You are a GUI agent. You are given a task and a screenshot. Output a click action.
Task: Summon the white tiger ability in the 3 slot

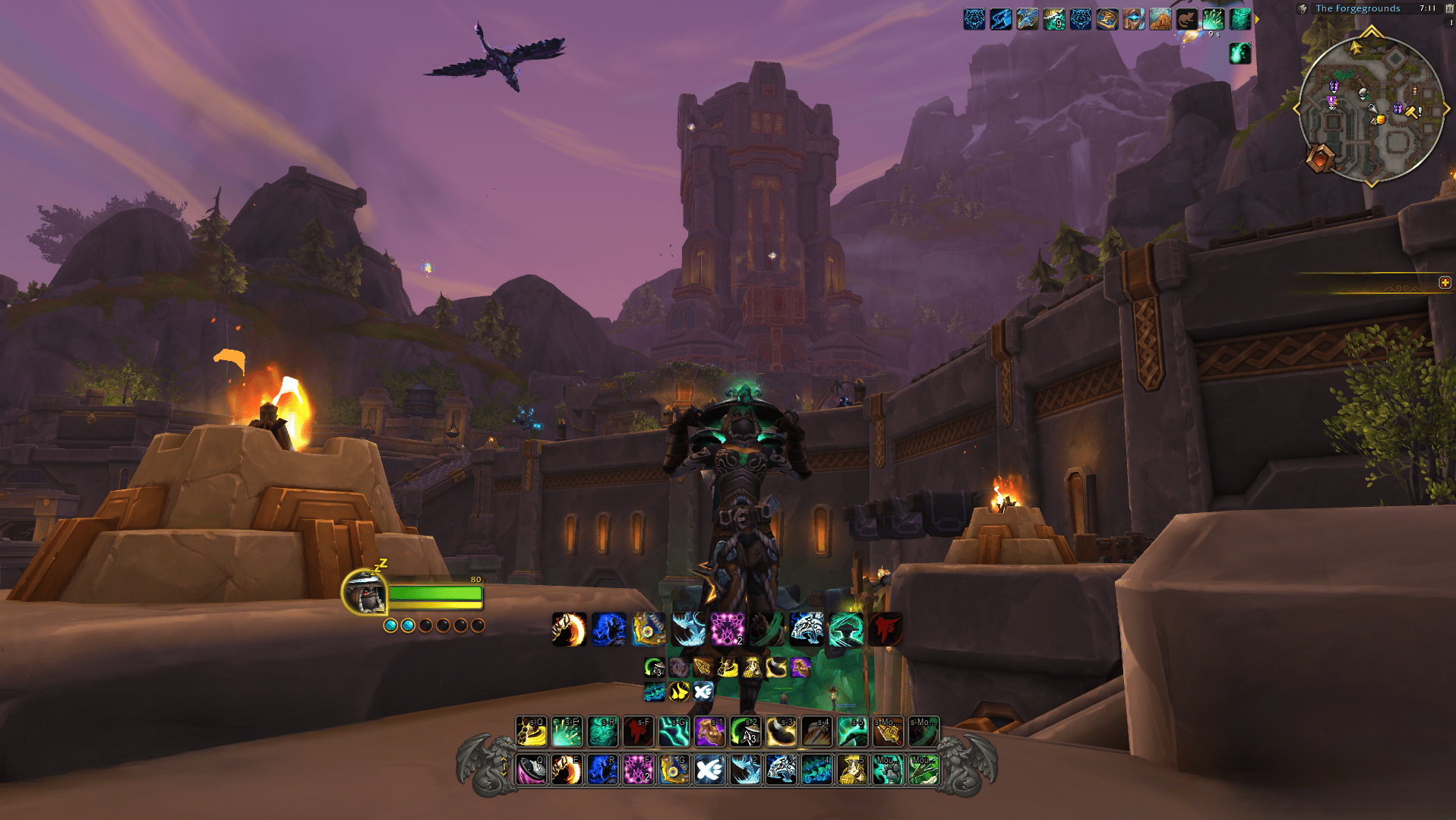point(781,770)
